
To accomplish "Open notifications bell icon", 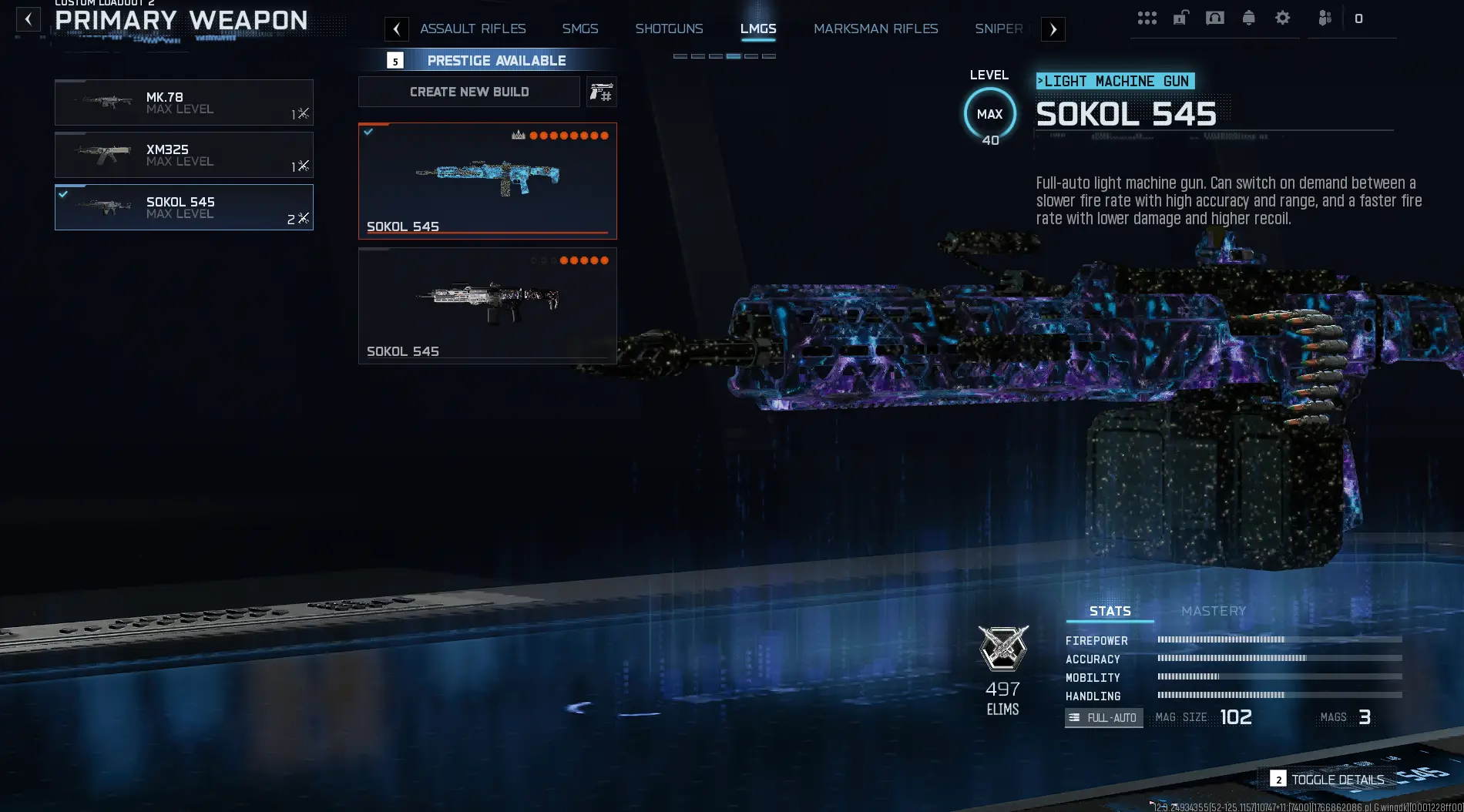I will click(1249, 17).
